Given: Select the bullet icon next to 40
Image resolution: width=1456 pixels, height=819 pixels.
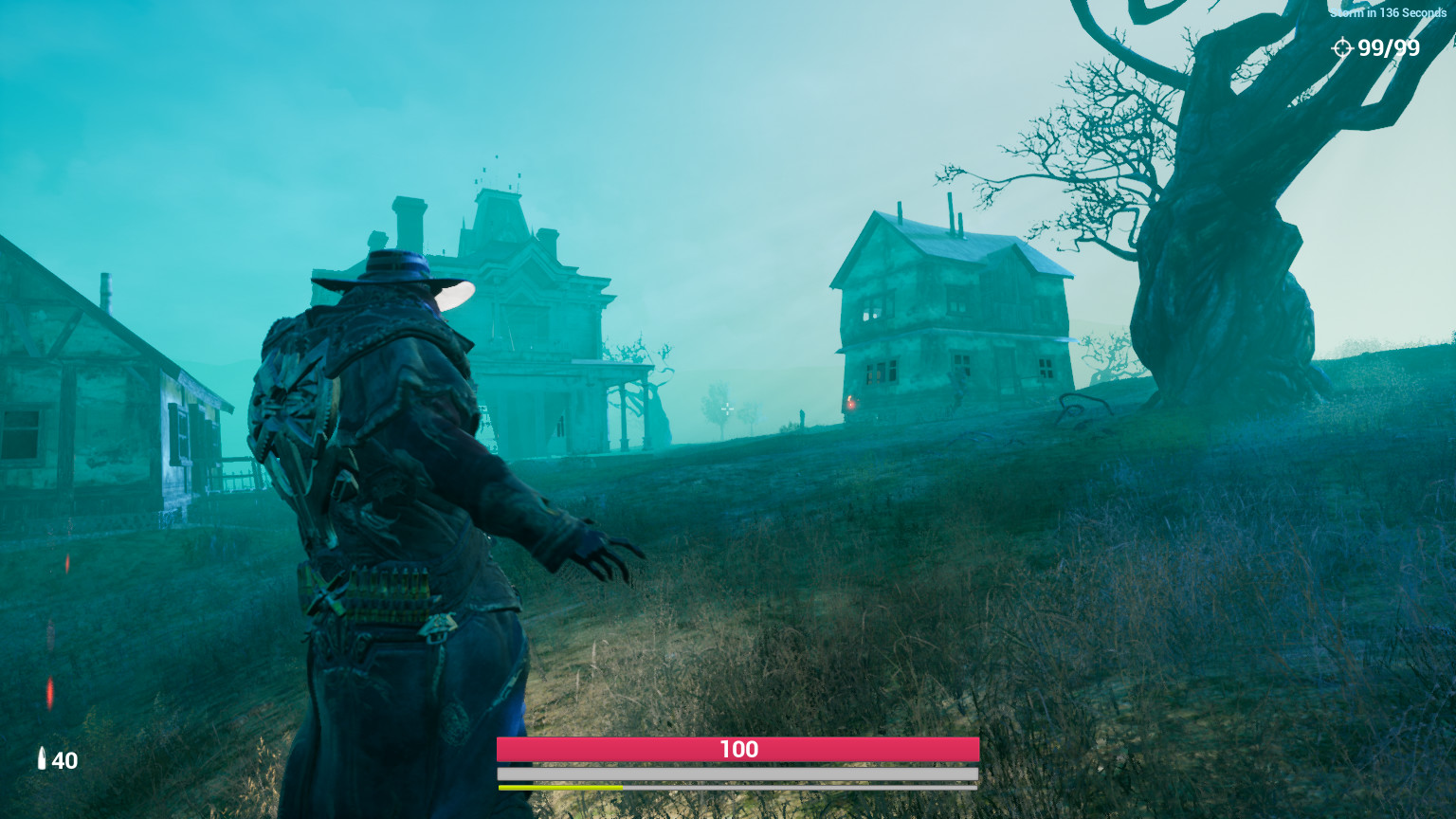Looking at the screenshot, I should (41, 760).
